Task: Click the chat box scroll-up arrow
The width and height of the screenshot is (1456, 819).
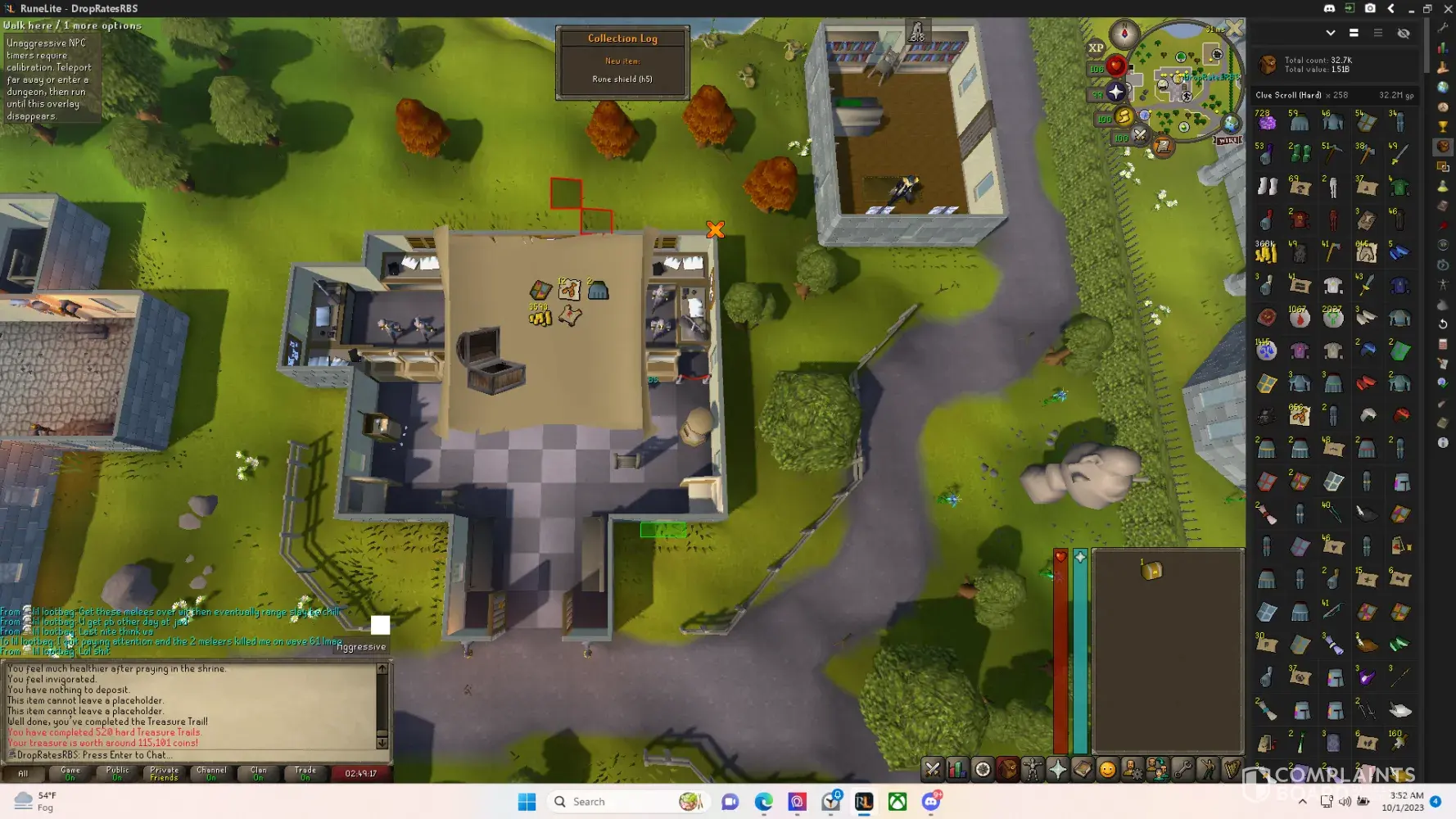Action: (x=382, y=669)
